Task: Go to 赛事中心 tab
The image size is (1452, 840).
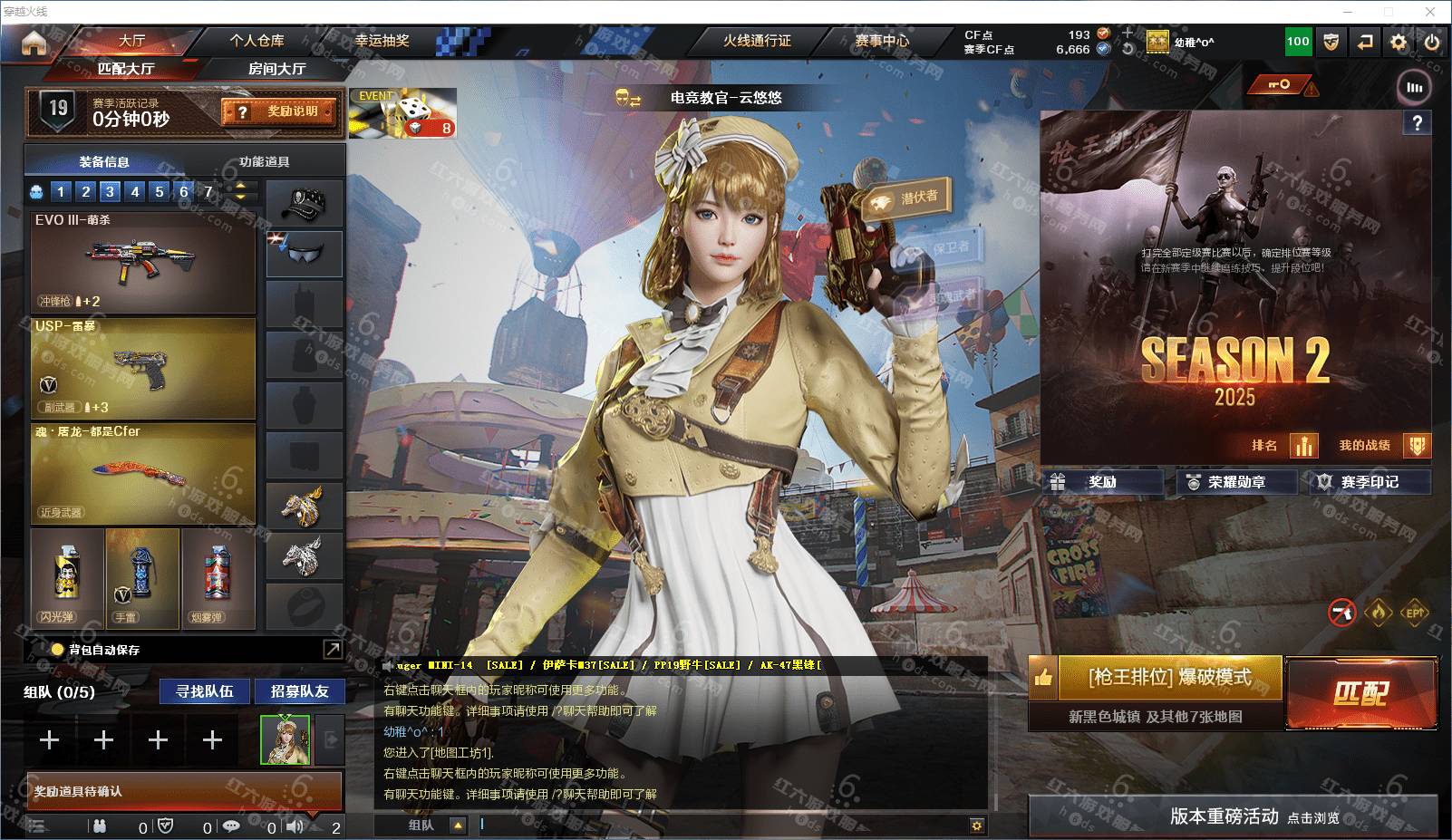Action: (x=881, y=41)
